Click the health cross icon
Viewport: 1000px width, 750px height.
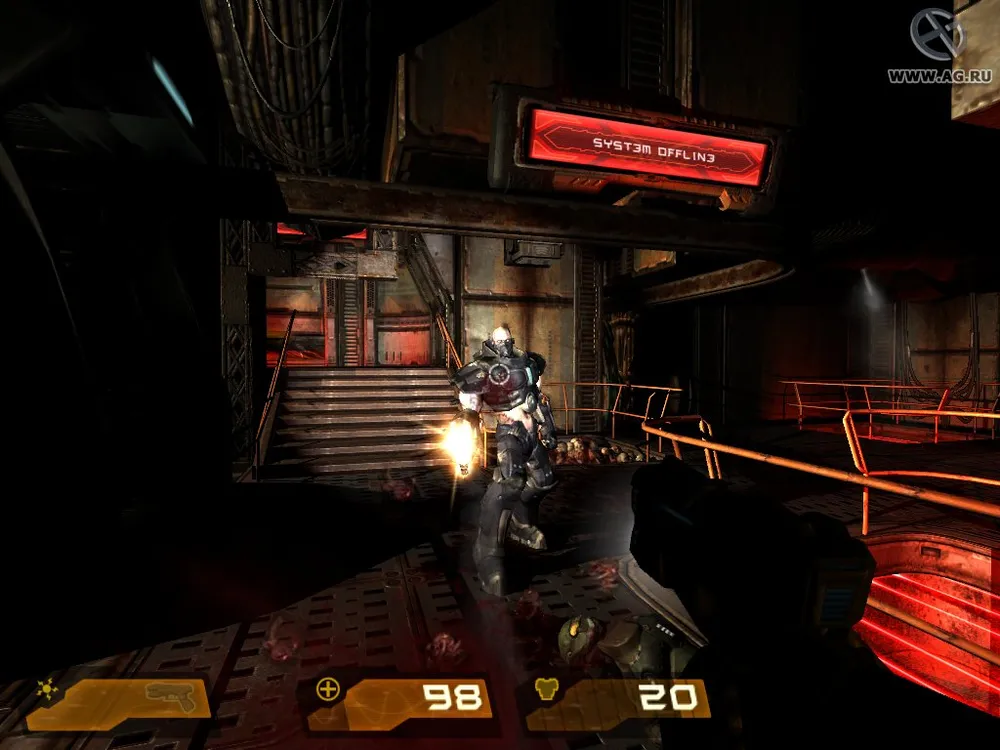[x=326, y=688]
